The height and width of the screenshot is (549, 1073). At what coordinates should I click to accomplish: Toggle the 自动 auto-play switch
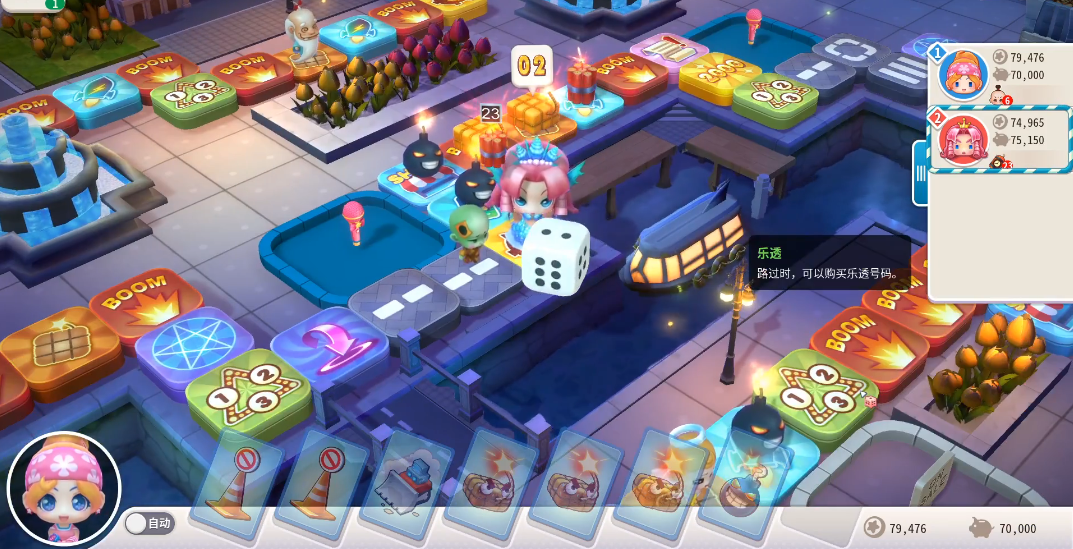click(x=149, y=523)
